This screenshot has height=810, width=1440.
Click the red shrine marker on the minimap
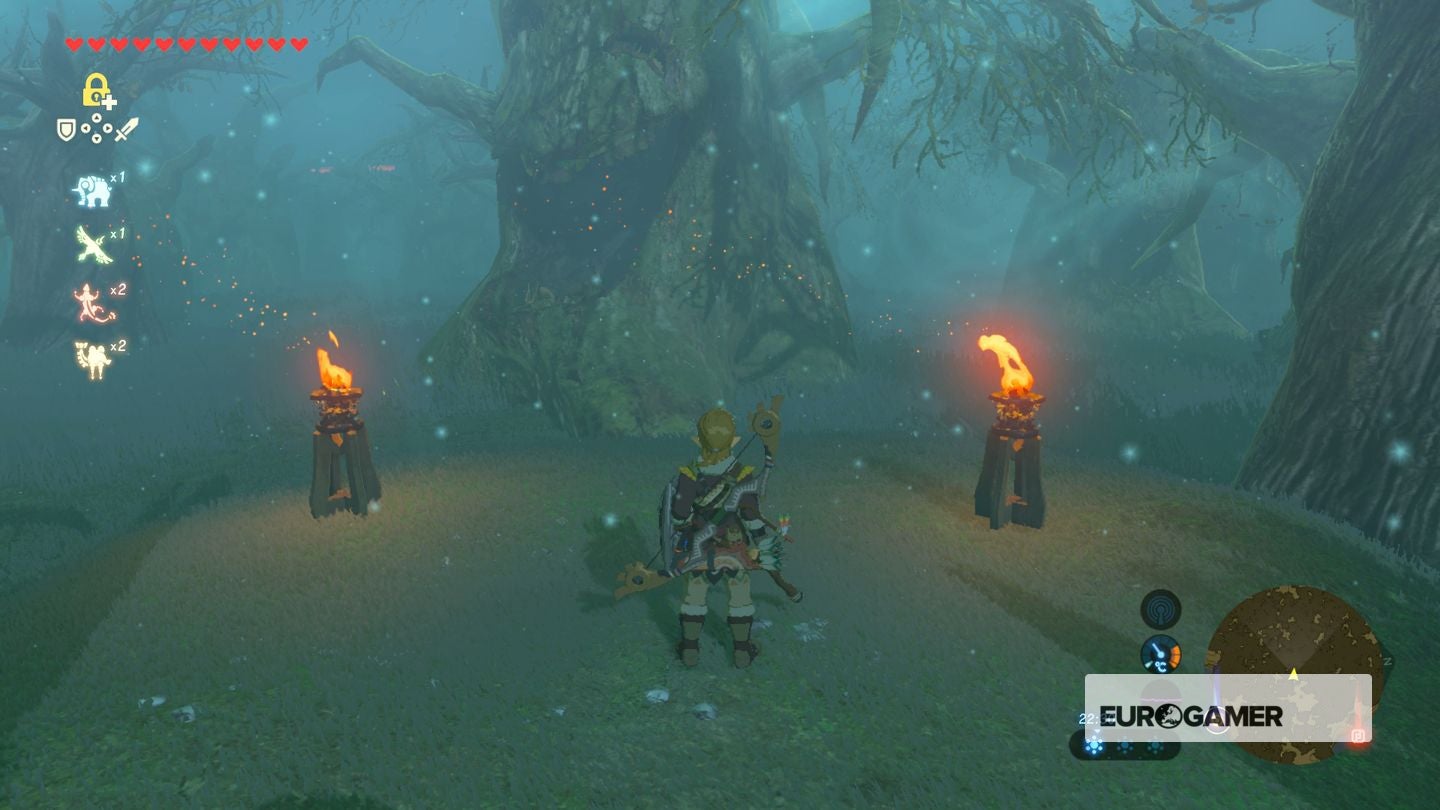[x=1358, y=736]
